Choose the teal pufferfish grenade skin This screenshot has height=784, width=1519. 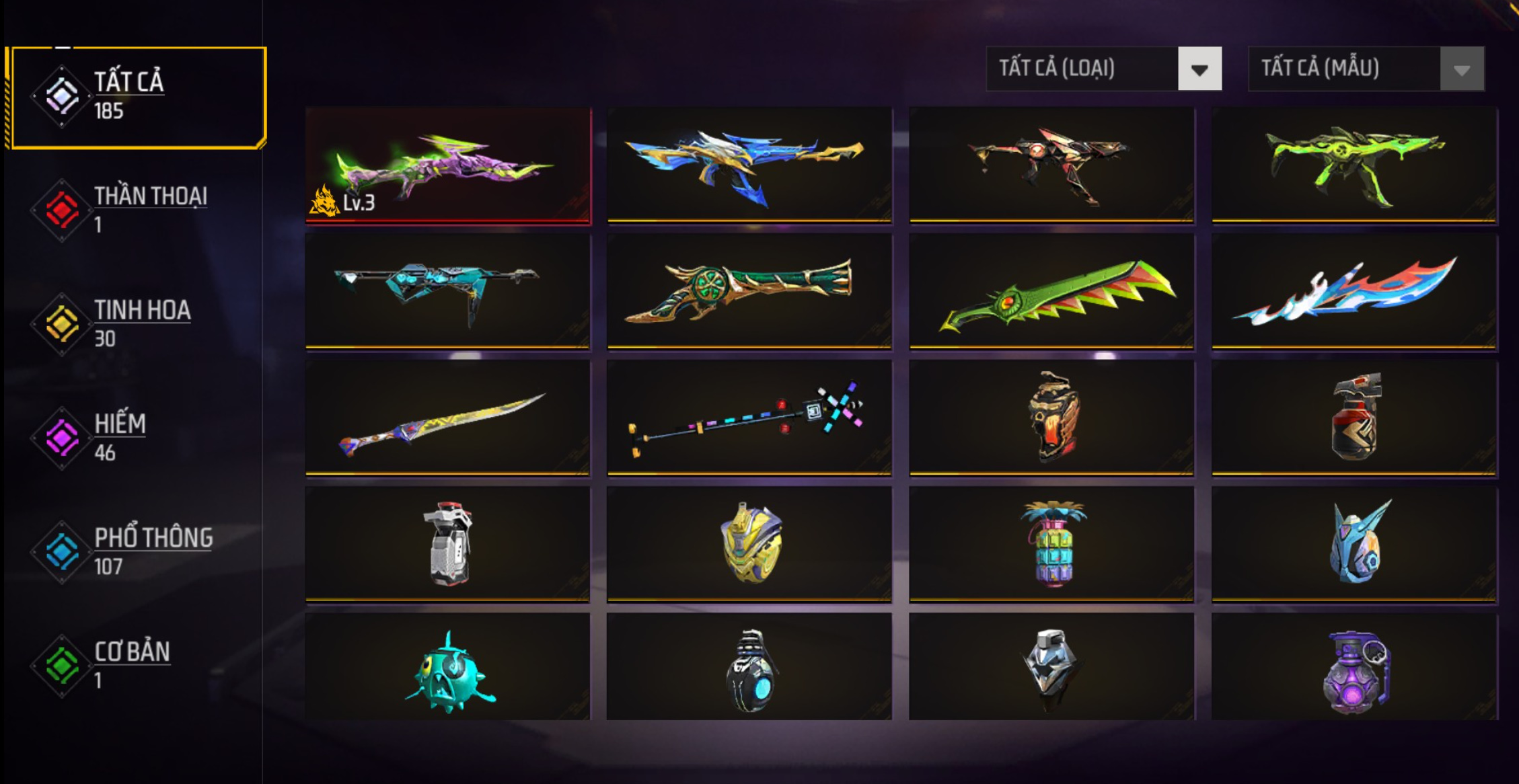(448, 669)
